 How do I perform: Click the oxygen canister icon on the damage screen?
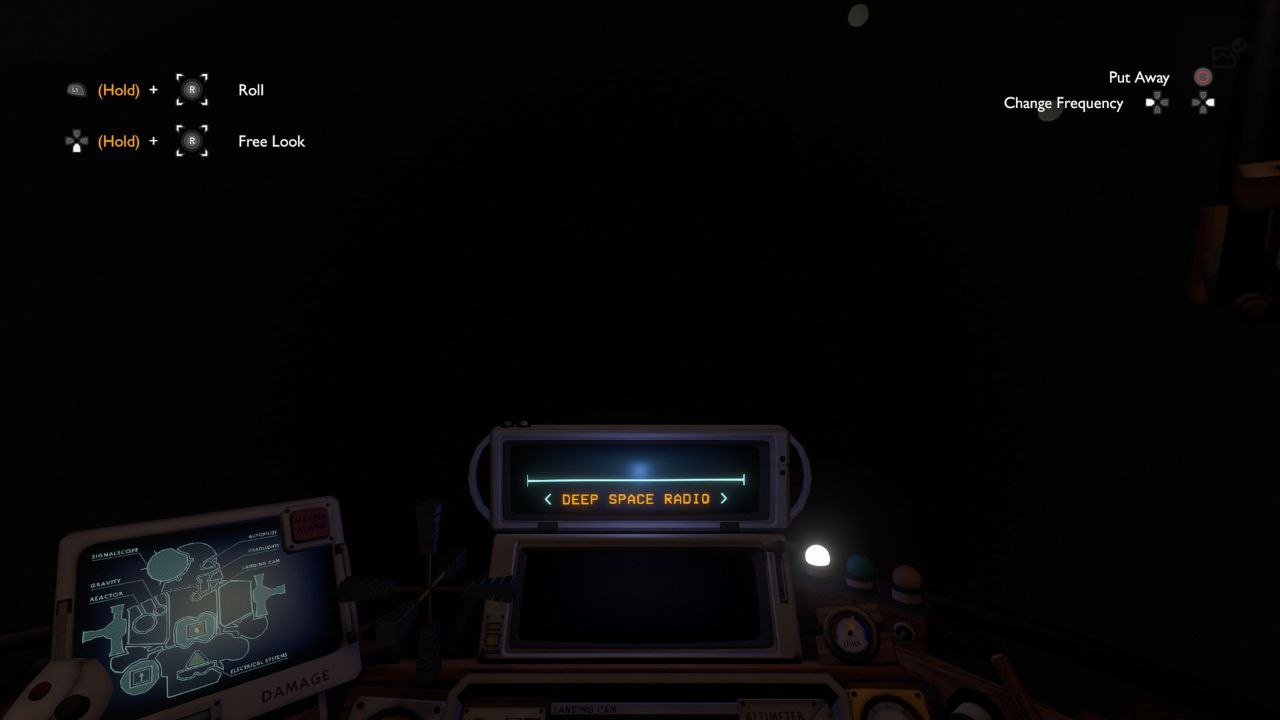pyautogui.click(x=140, y=678)
